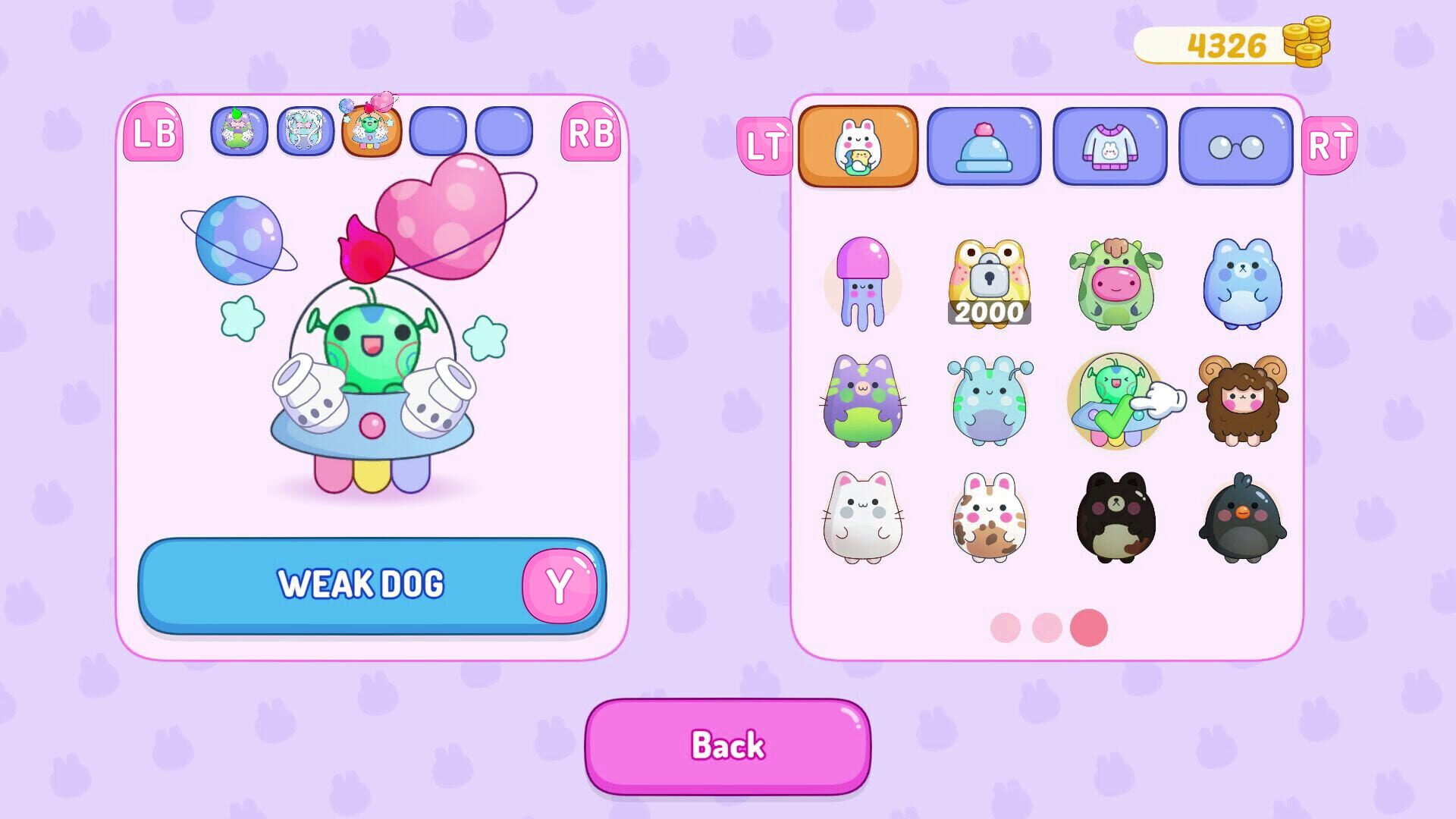Open the glasses accessory category
Screen dimensions: 1456x819
(x=1235, y=146)
